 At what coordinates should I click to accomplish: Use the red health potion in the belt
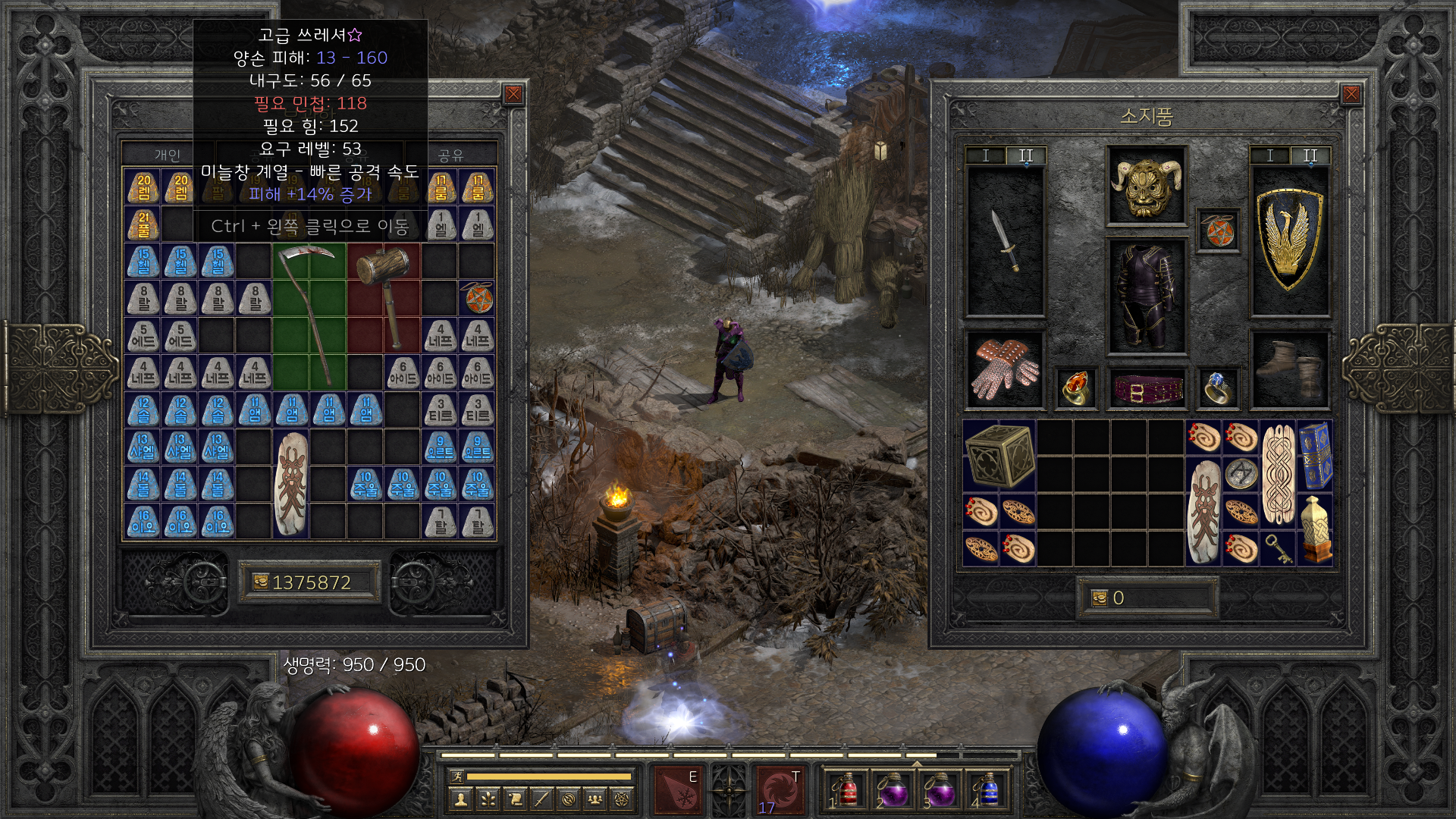pyautogui.click(x=847, y=791)
